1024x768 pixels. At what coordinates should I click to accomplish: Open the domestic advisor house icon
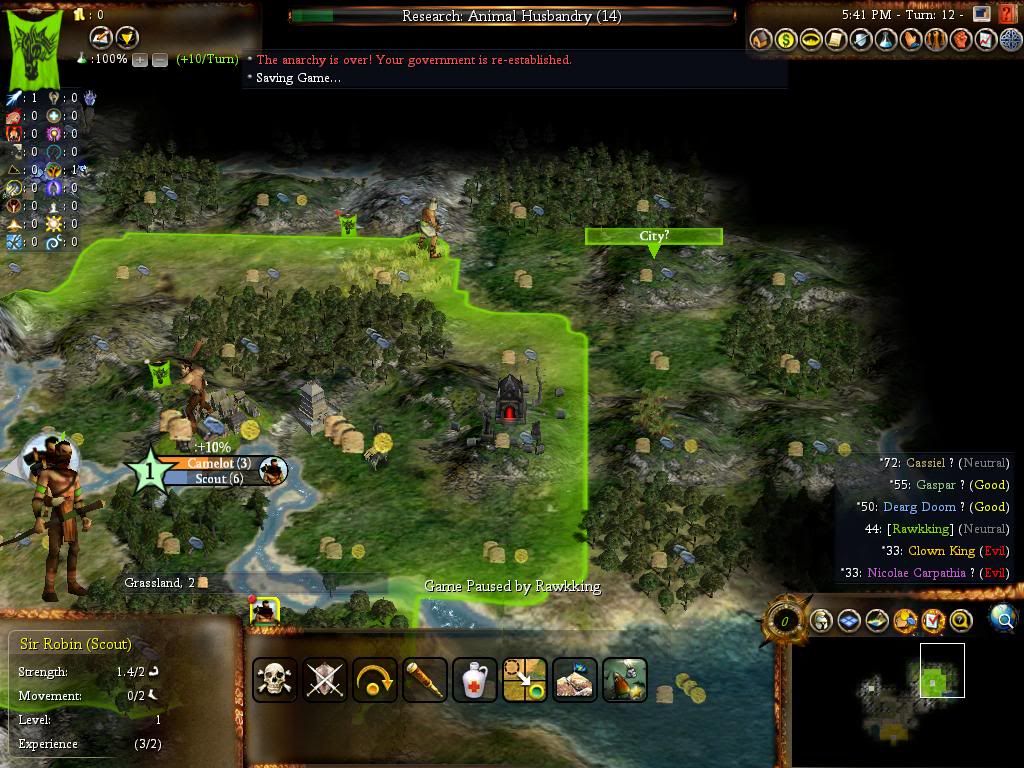point(761,40)
